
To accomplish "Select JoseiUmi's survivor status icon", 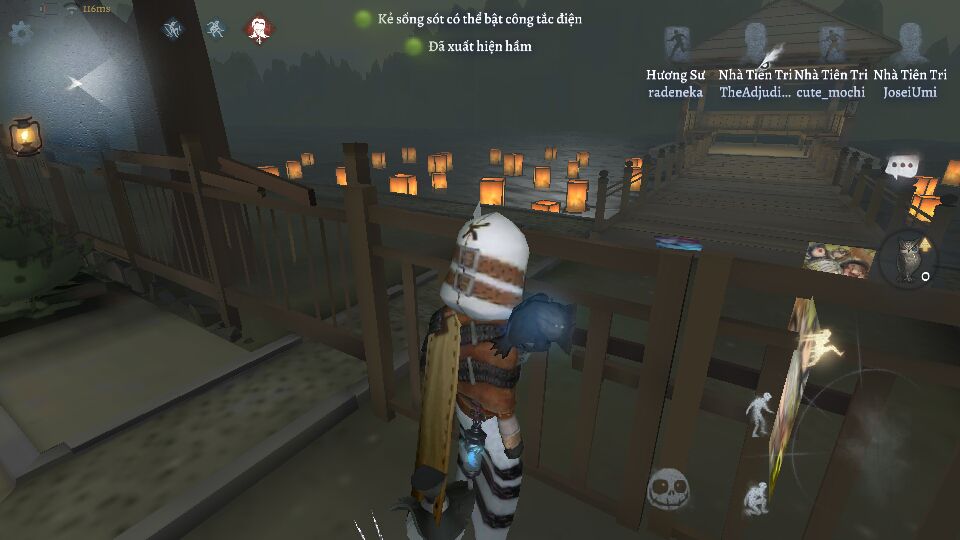I will coord(909,43).
